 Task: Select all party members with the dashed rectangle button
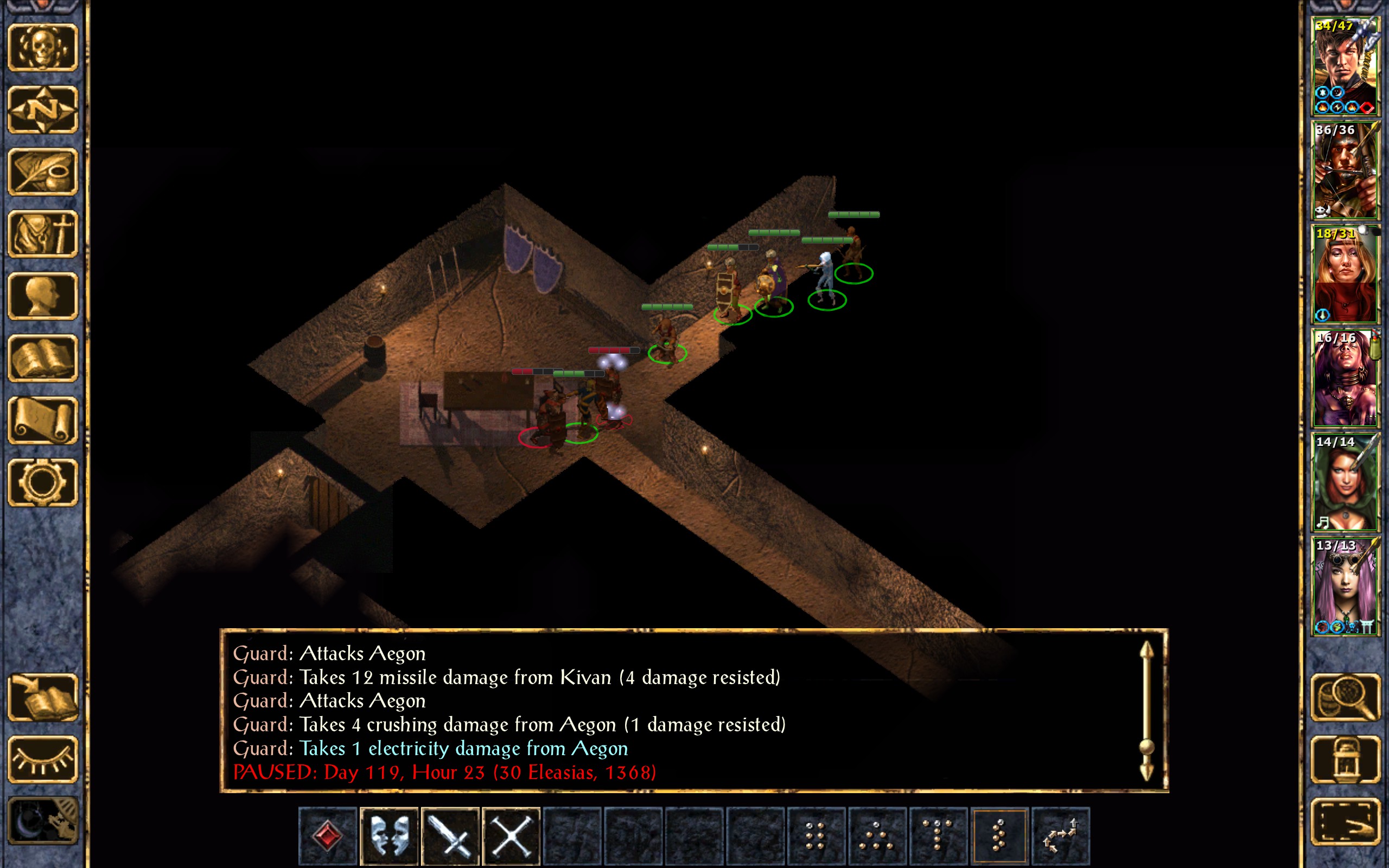click(1345, 821)
